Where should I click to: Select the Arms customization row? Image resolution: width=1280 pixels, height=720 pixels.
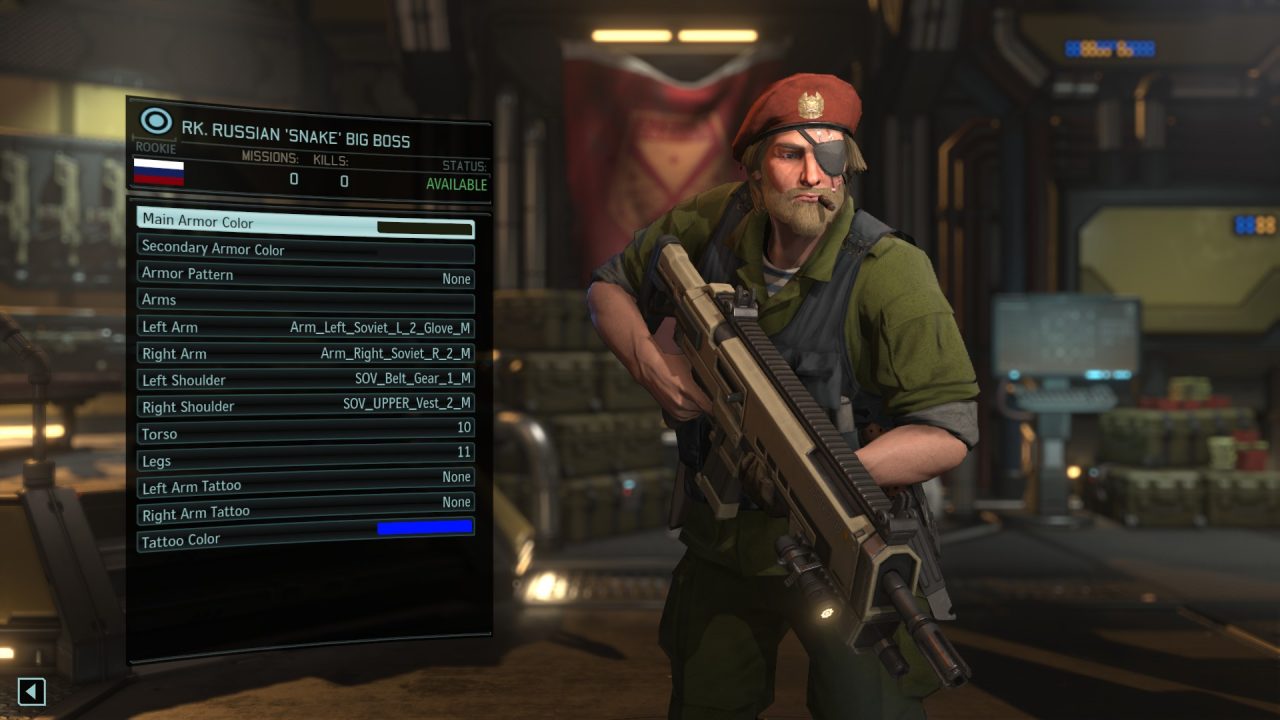(305, 301)
